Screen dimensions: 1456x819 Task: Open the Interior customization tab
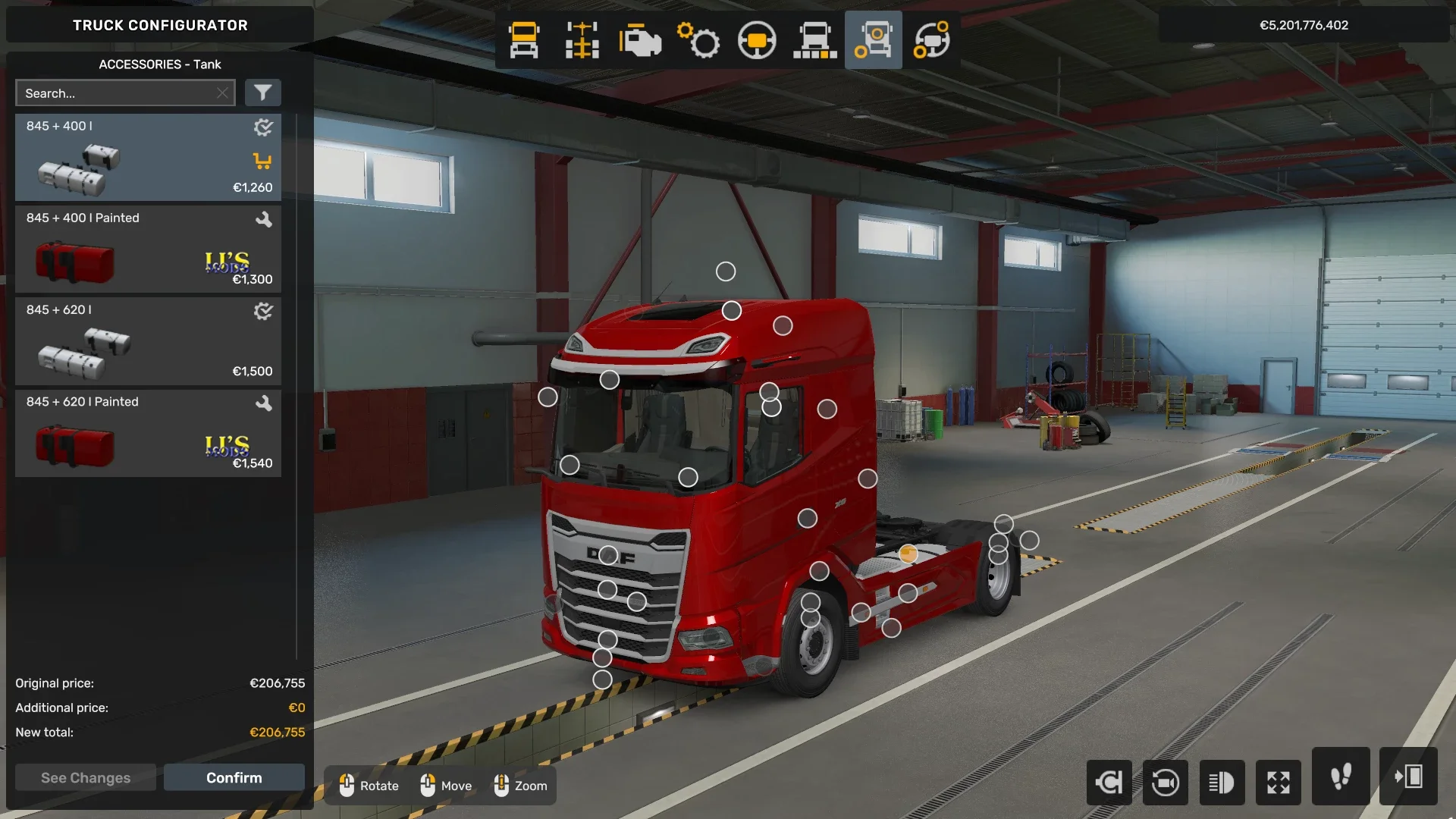click(x=757, y=40)
